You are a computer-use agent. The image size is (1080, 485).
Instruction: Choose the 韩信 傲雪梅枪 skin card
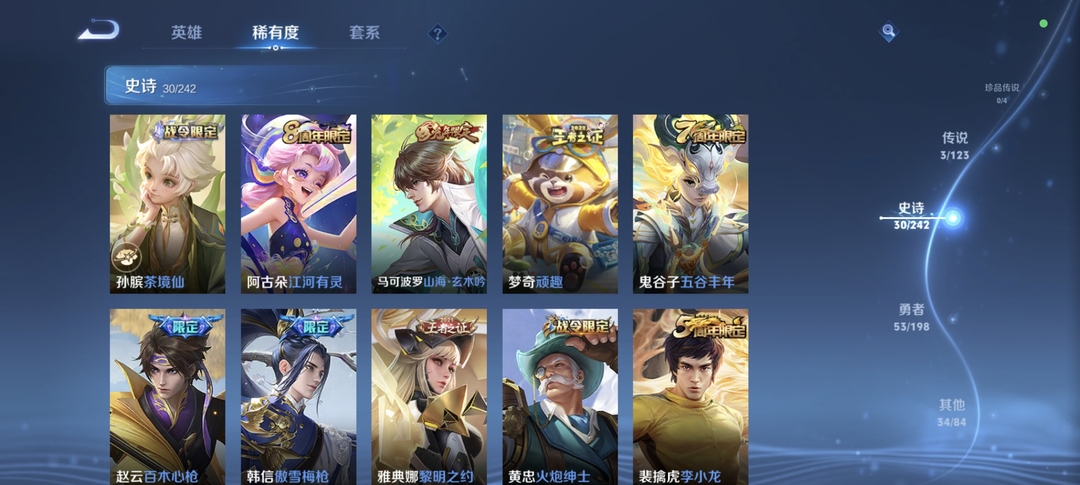[298, 397]
